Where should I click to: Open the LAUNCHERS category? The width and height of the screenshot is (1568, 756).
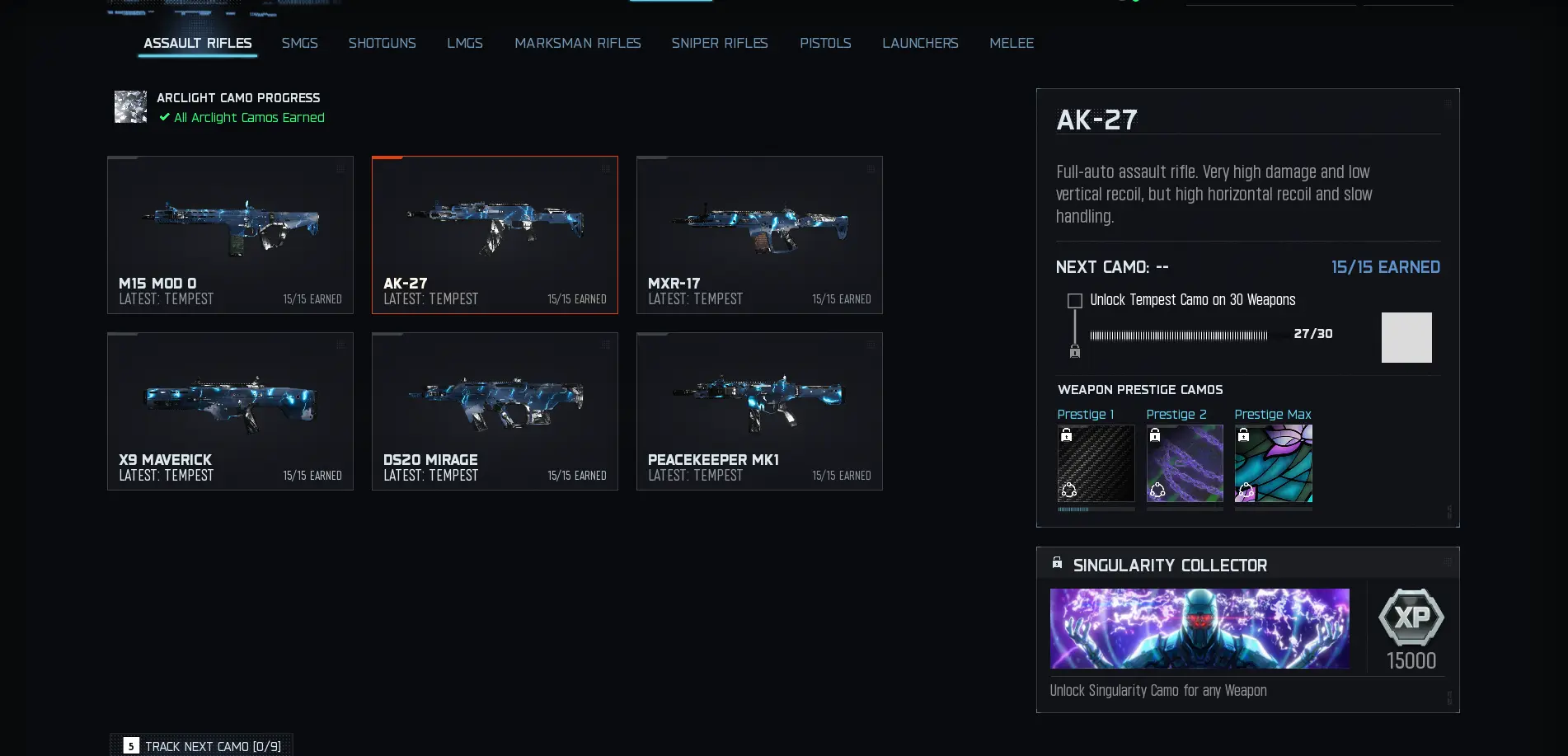point(920,43)
